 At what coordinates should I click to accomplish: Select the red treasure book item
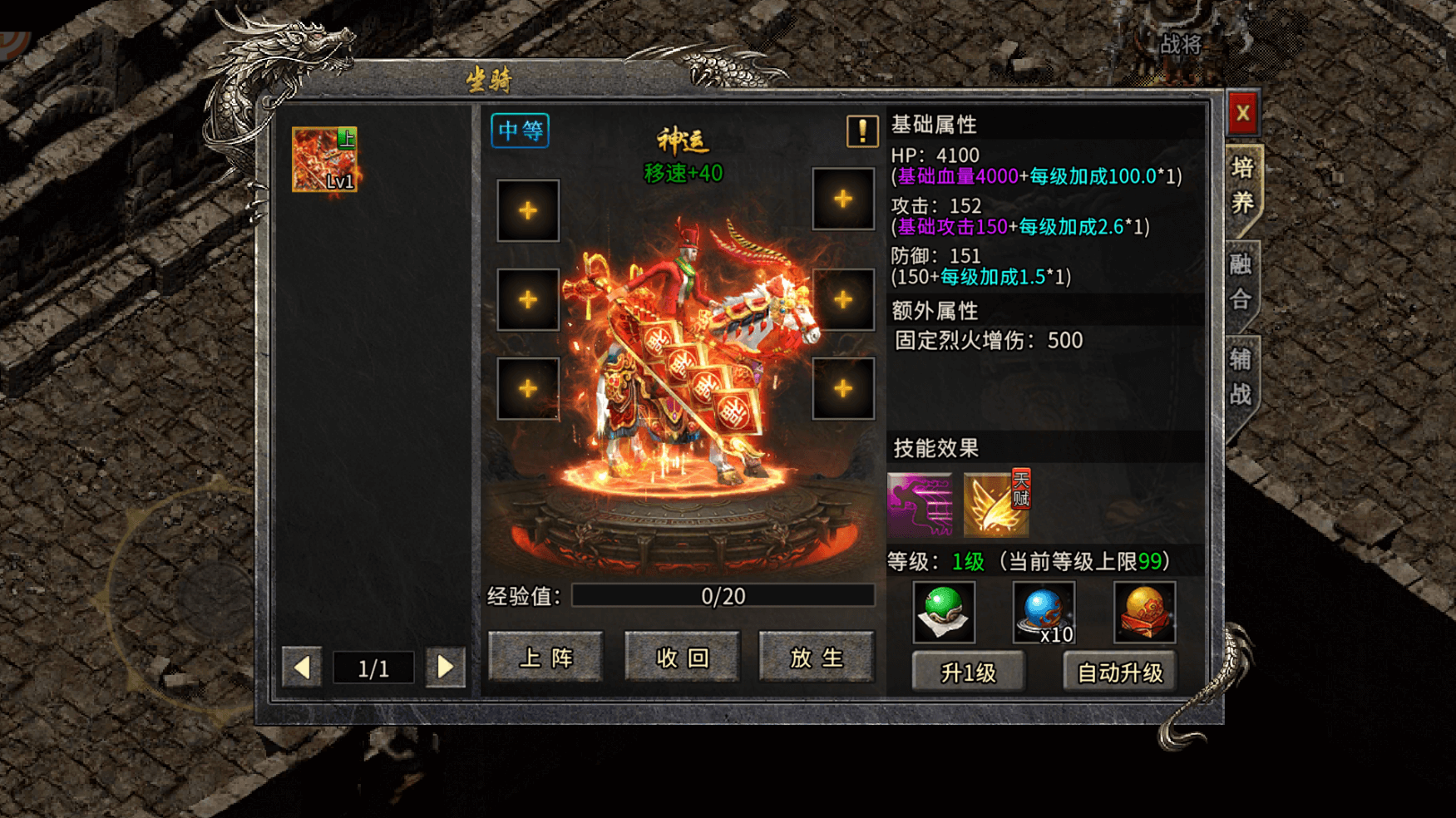[1145, 613]
